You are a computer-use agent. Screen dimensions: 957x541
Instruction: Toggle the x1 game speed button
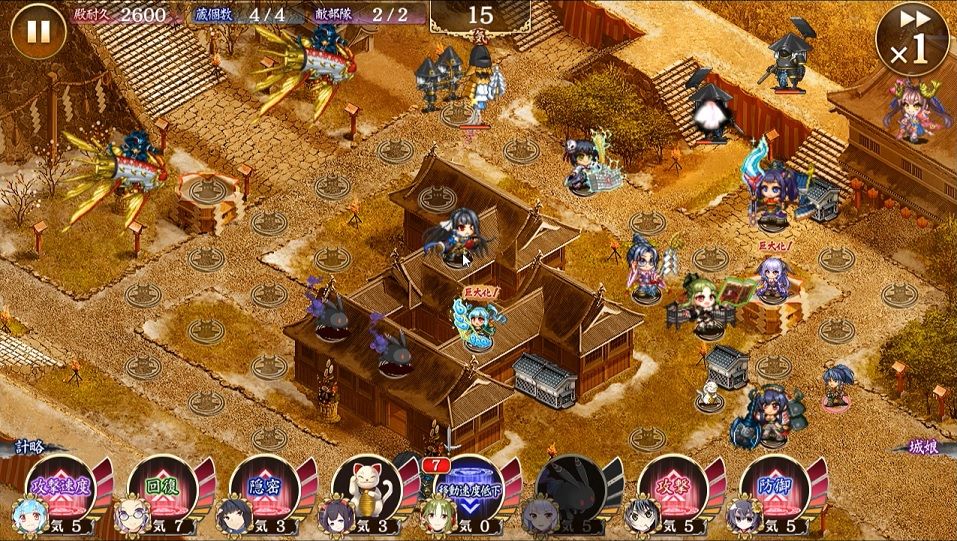(x=911, y=40)
